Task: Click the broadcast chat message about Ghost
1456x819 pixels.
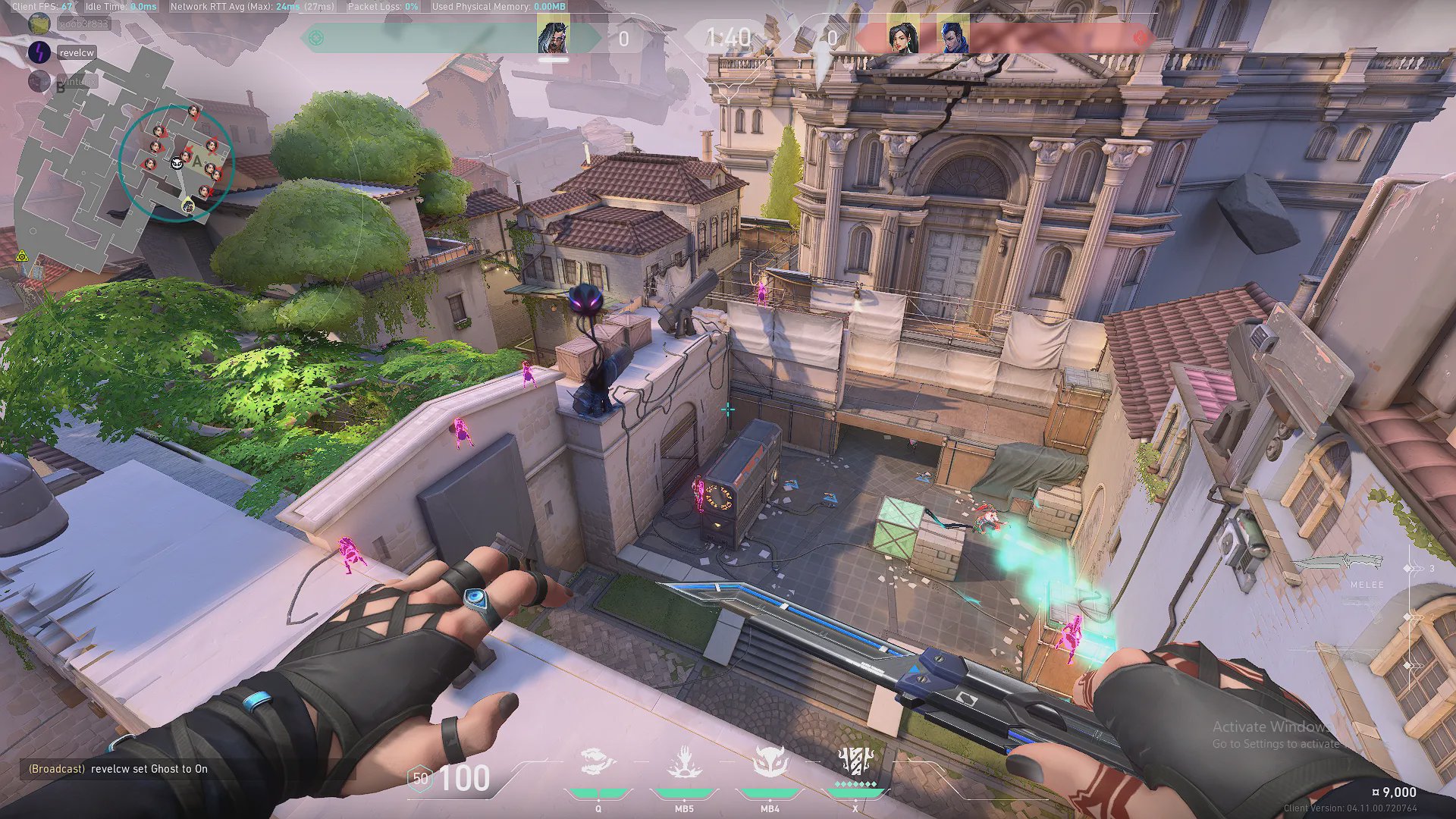Action: tap(118, 769)
